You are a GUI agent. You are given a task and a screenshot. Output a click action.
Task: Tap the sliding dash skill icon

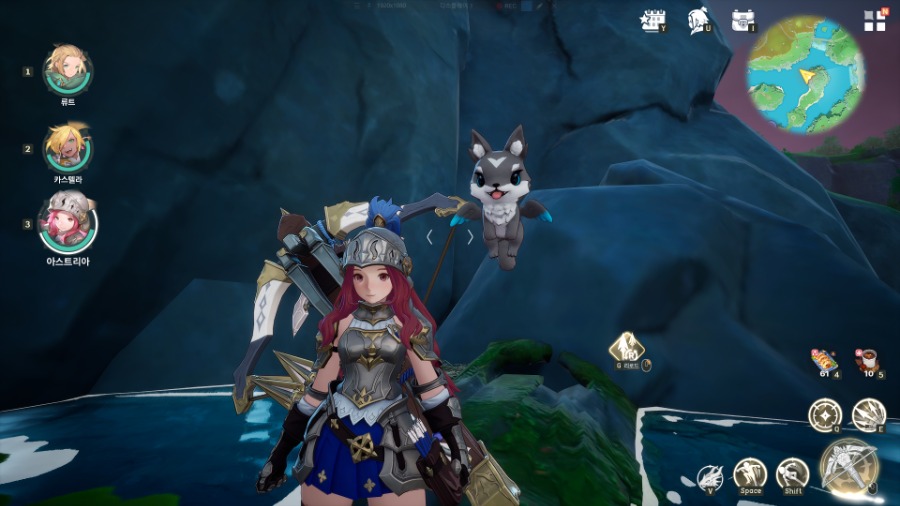click(792, 473)
